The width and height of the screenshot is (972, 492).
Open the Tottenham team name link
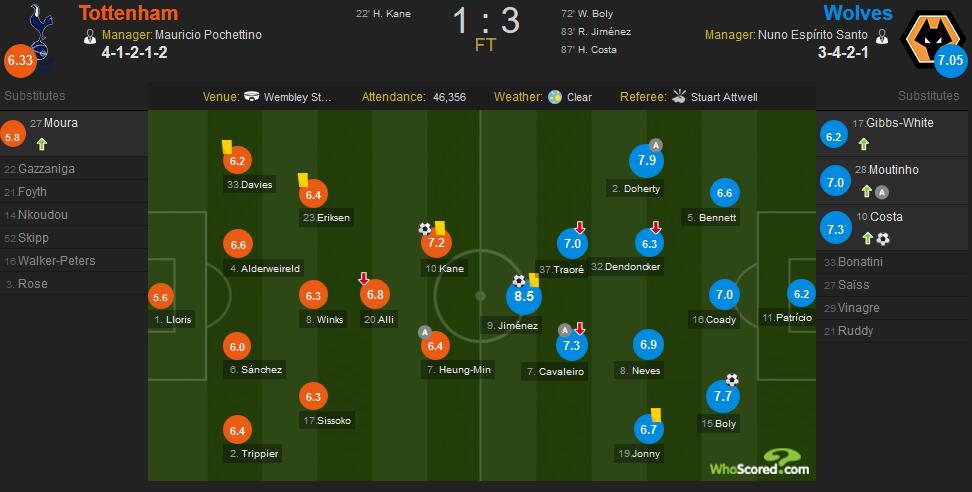click(x=131, y=13)
